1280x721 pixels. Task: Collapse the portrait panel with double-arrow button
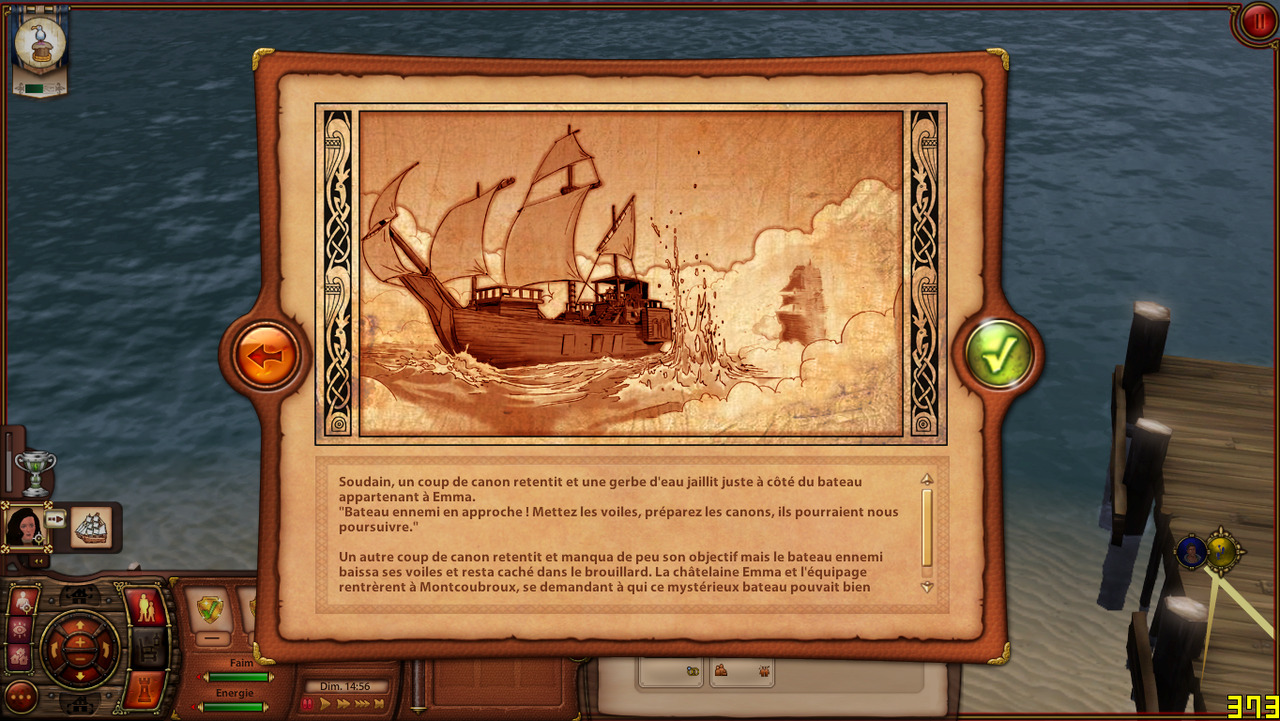click(x=37, y=561)
